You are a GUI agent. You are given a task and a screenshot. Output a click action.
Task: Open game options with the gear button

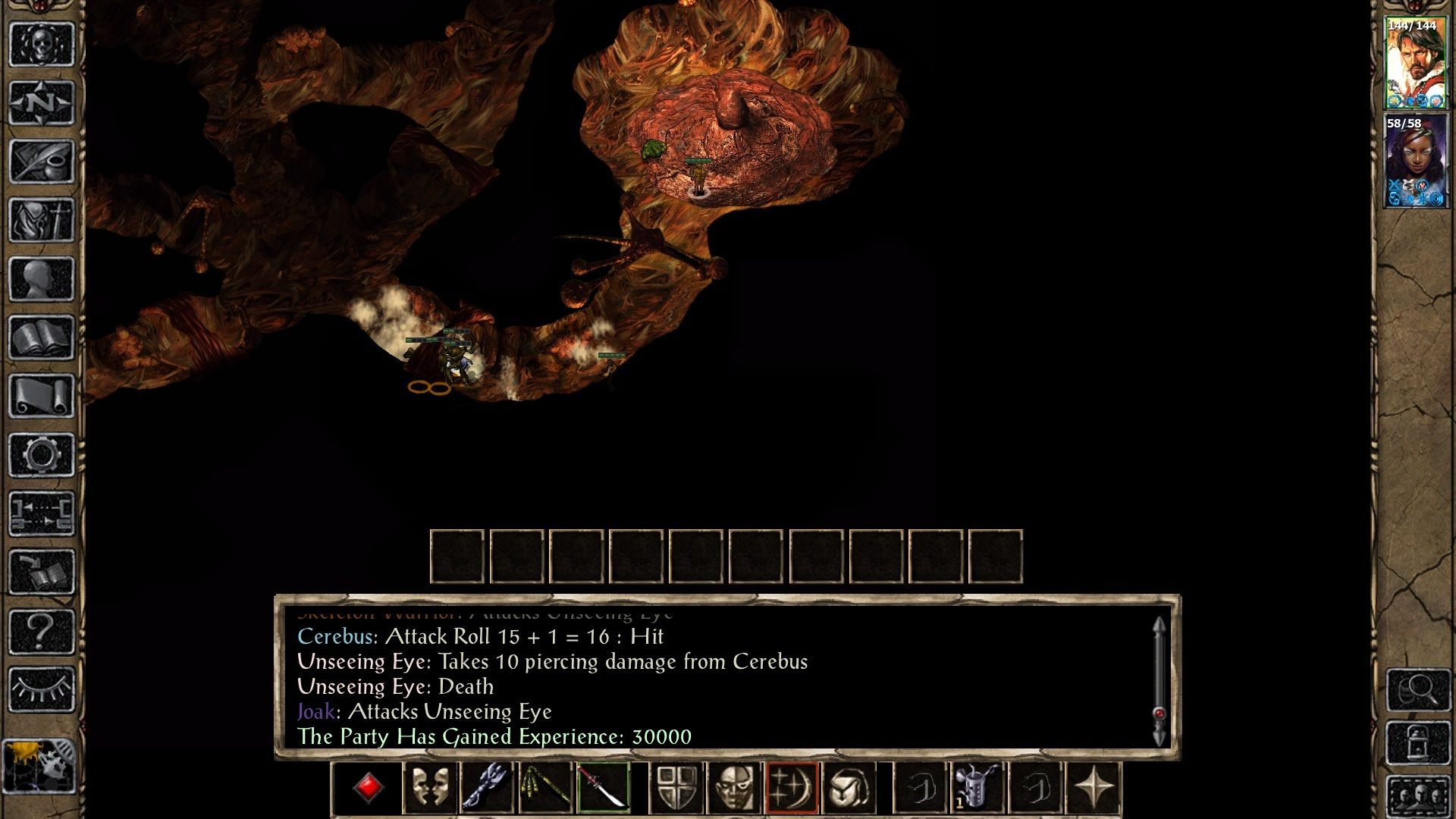[42, 455]
